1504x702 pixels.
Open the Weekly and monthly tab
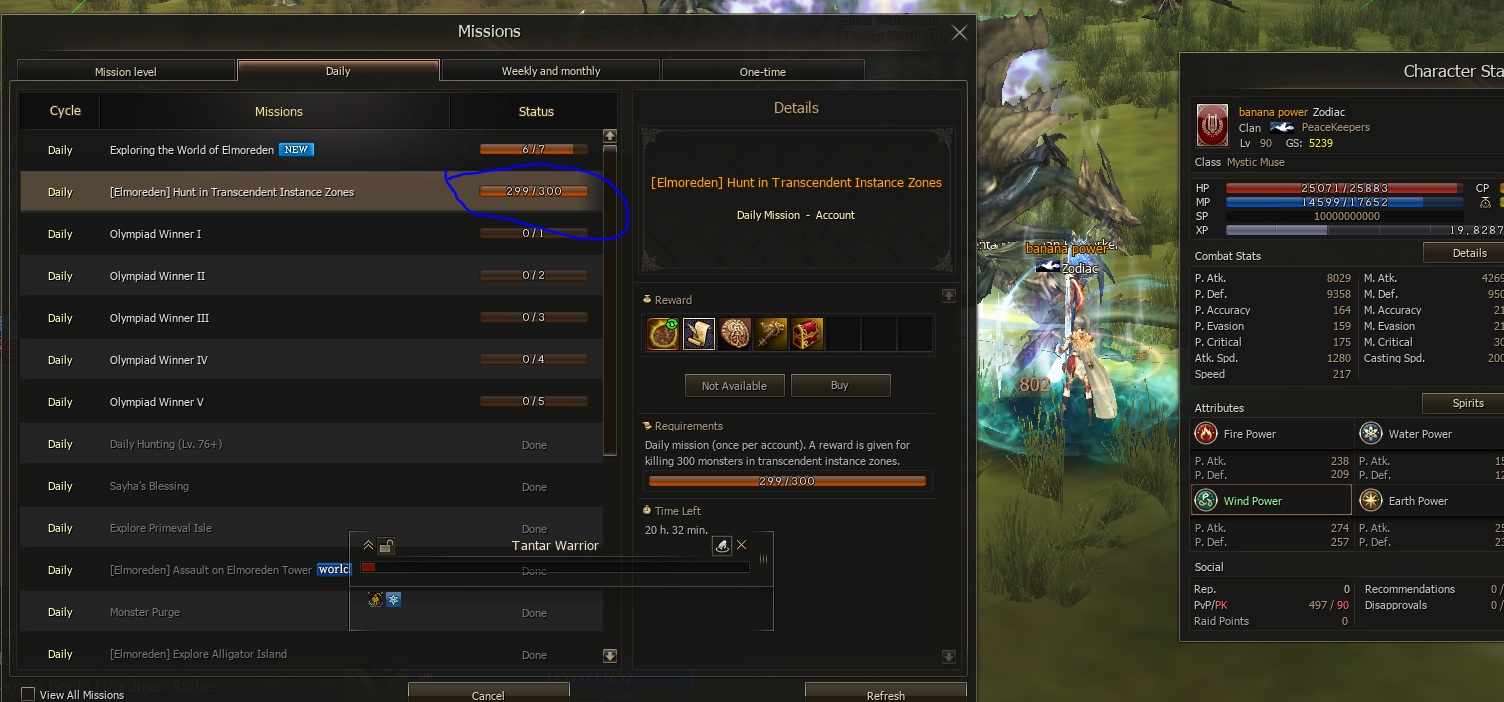pos(550,71)
